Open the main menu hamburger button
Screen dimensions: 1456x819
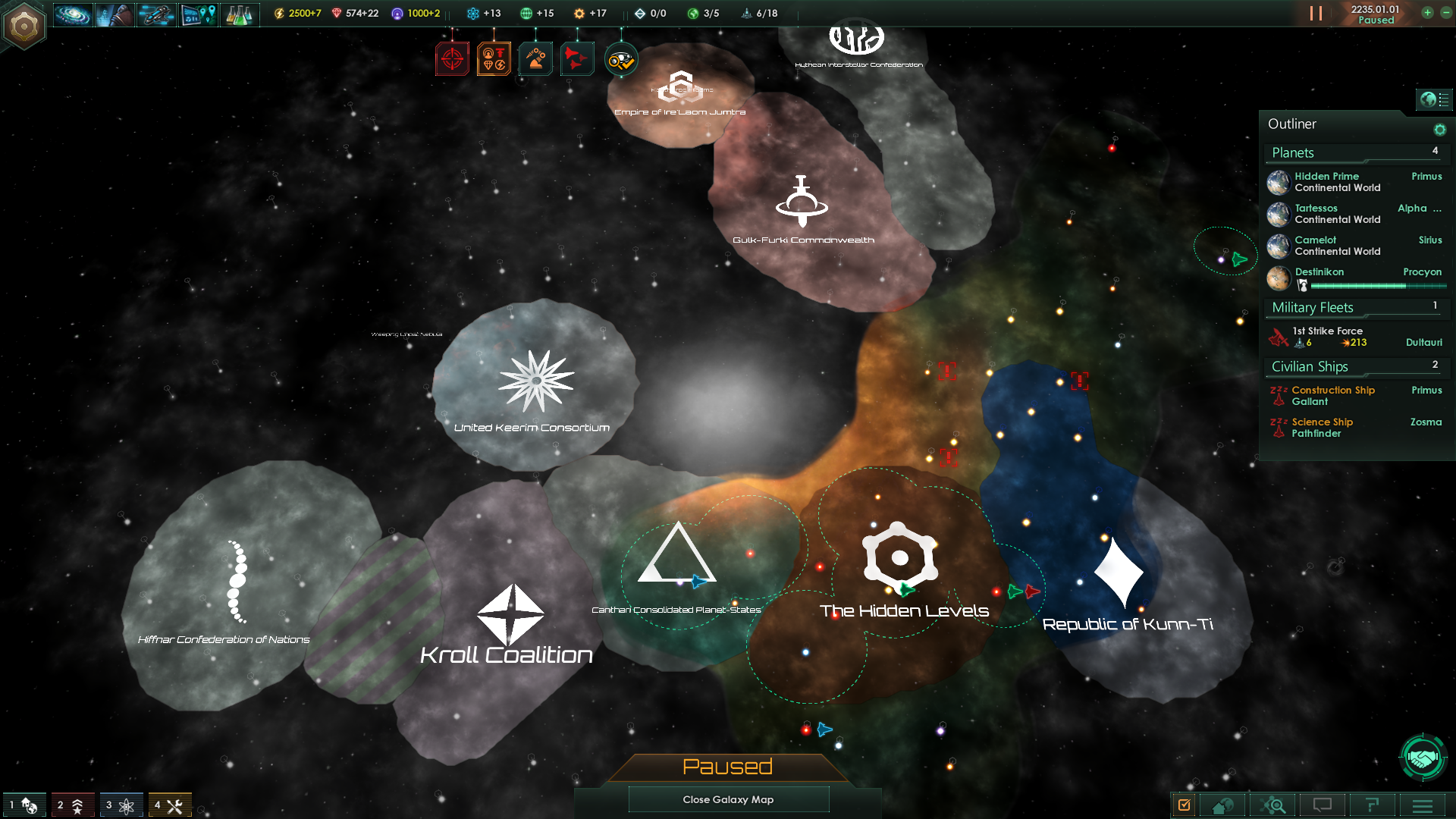(1423, 805)
